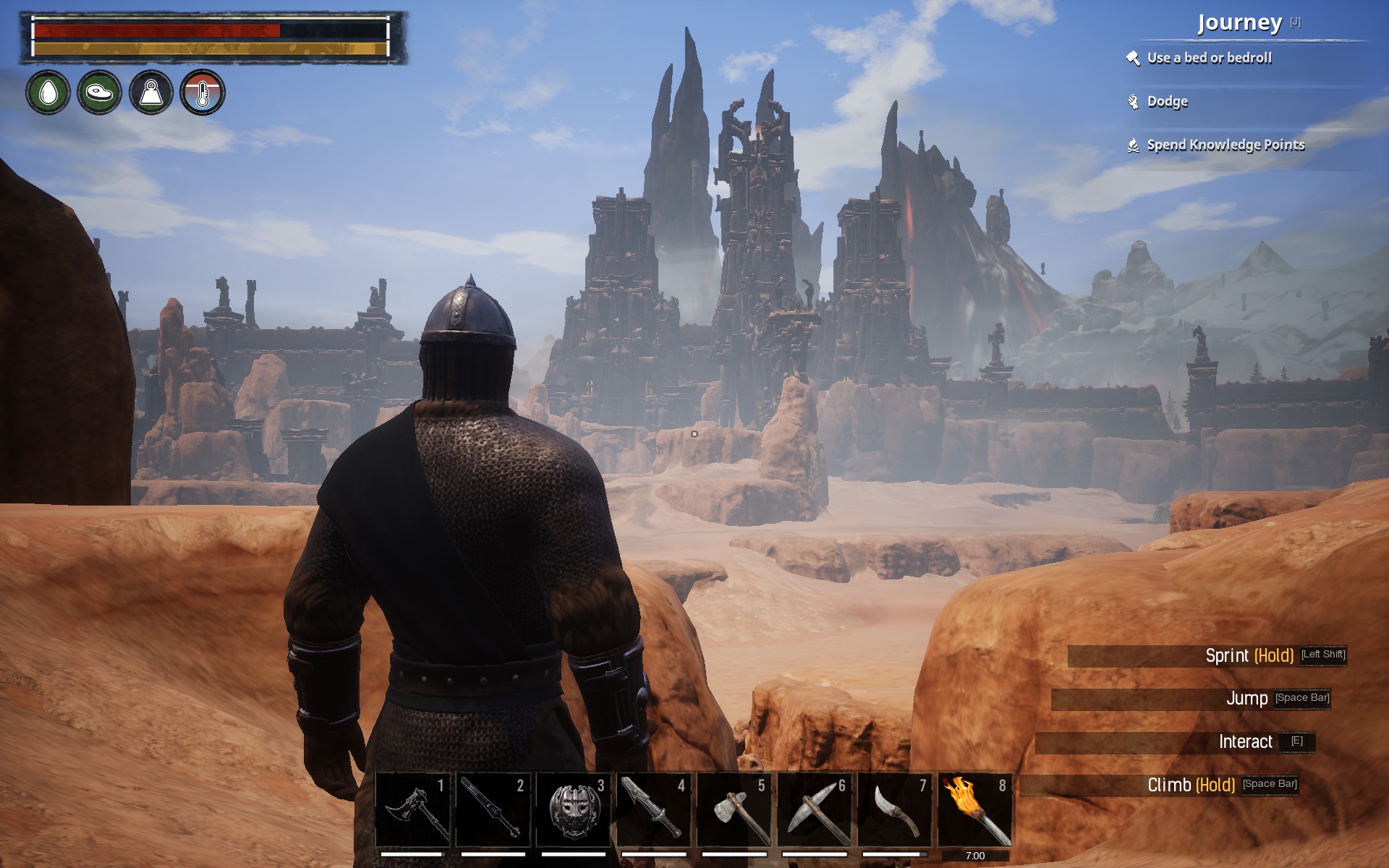Open the "Spend Knowledge Points" journey step

(1226, 145)
